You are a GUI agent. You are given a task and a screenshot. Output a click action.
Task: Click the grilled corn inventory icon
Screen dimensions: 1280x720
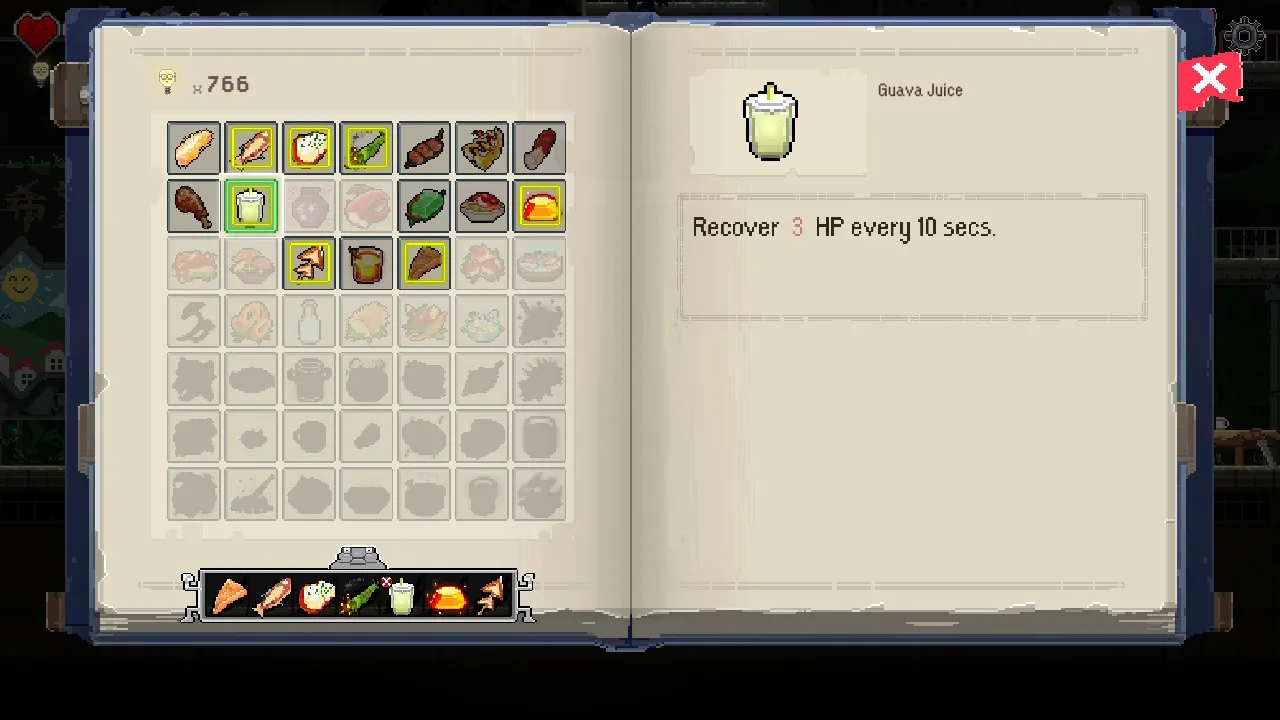[366, 147]
